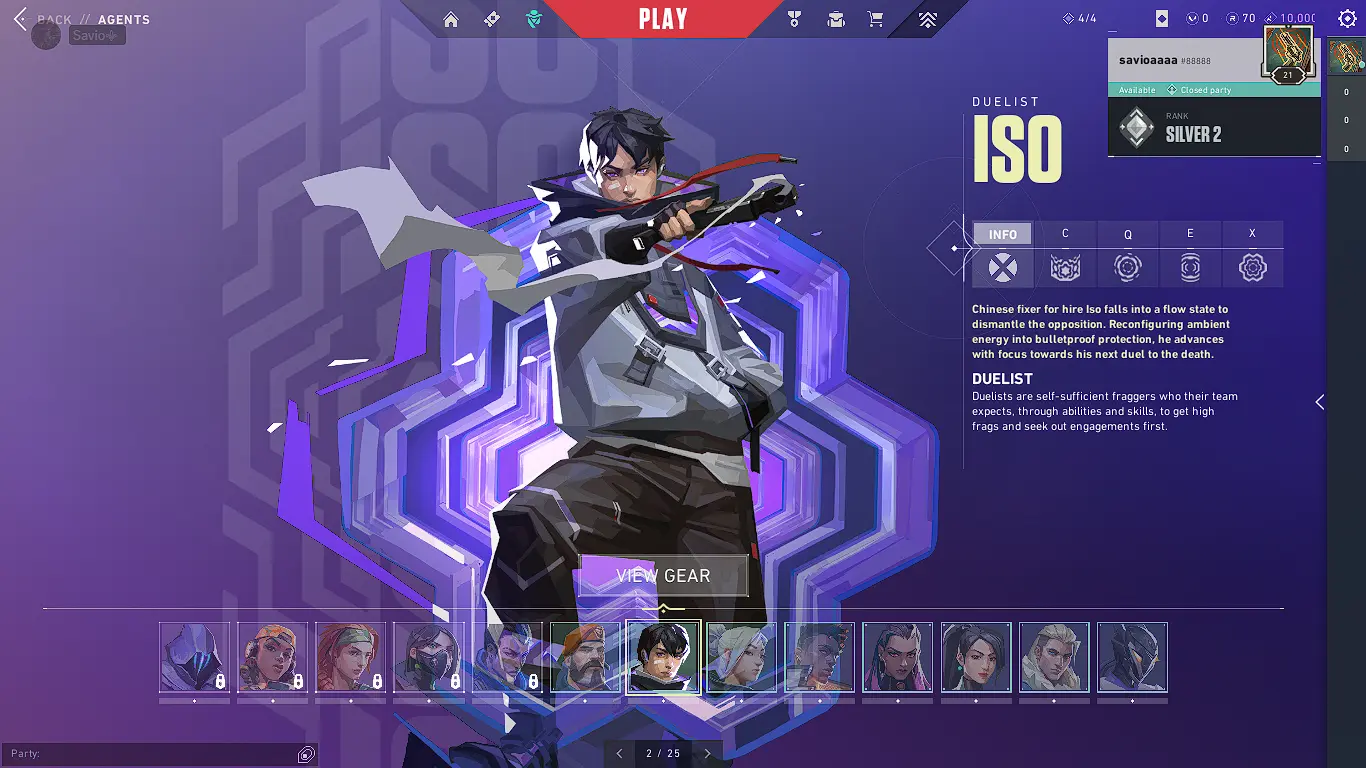
Task: Open the Settings gear icon
Action: point(1348,17)
